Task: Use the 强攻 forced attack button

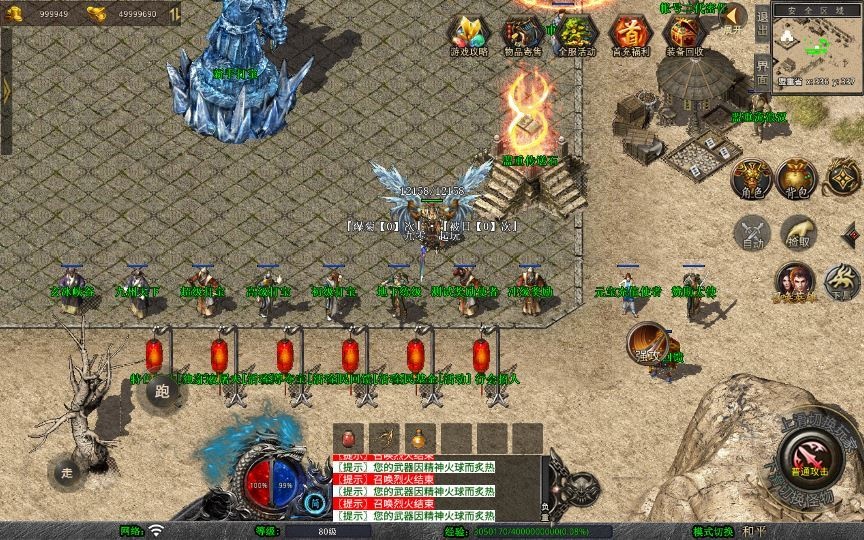Action: click(647, 343)
